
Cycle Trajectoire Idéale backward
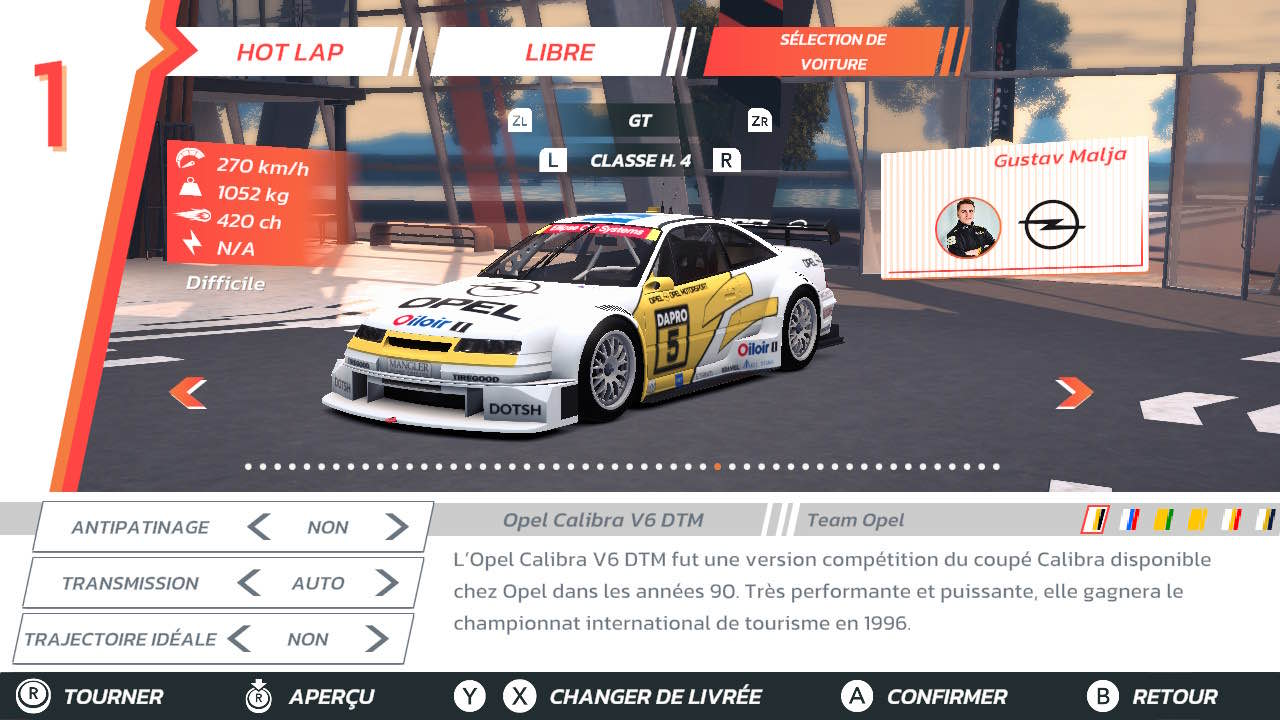[238, 639]
